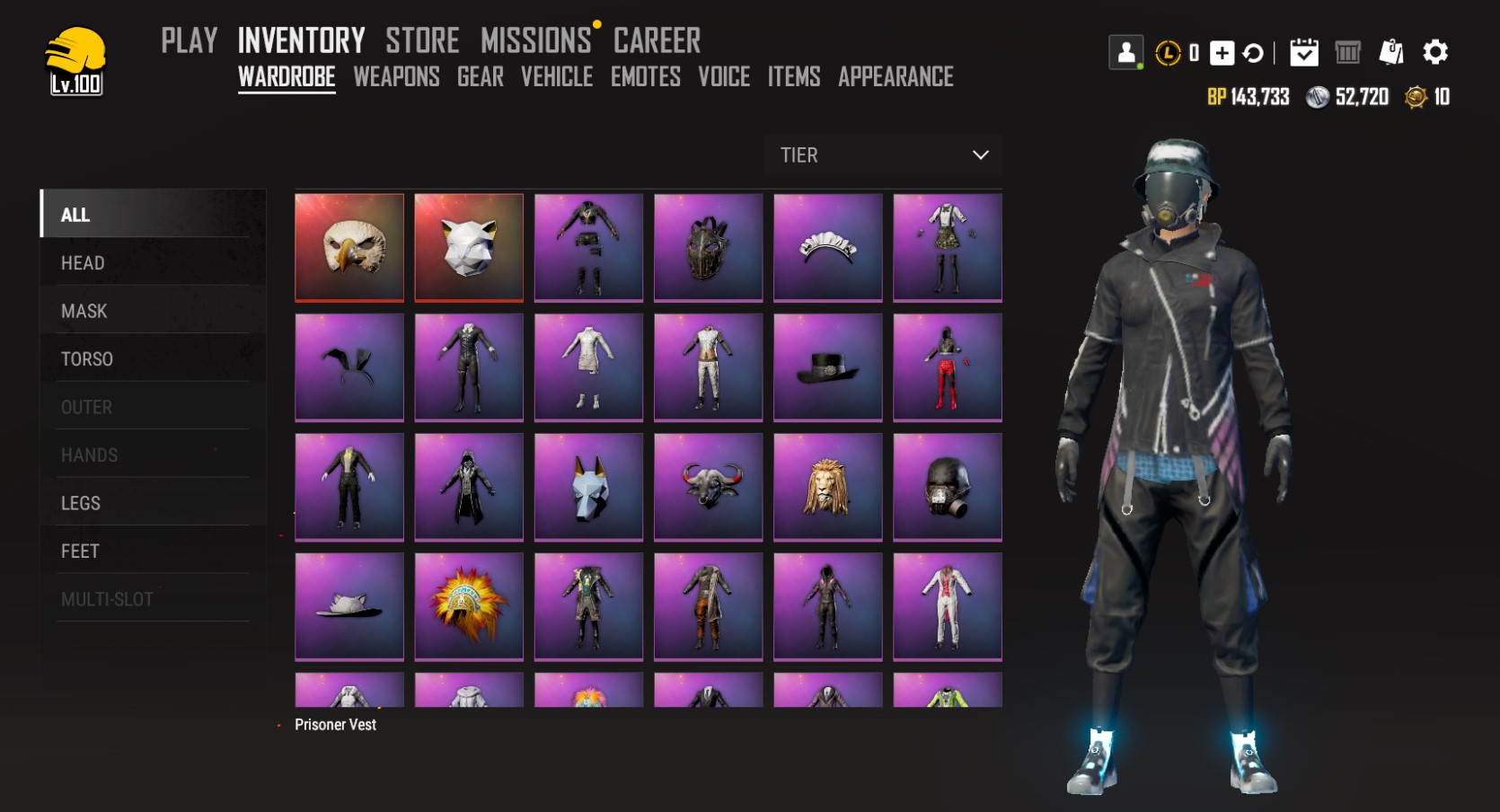This screenshot has width=1500, height=812.
Task: Select the eagle mask thumbnail
Action: pos(349,247)
